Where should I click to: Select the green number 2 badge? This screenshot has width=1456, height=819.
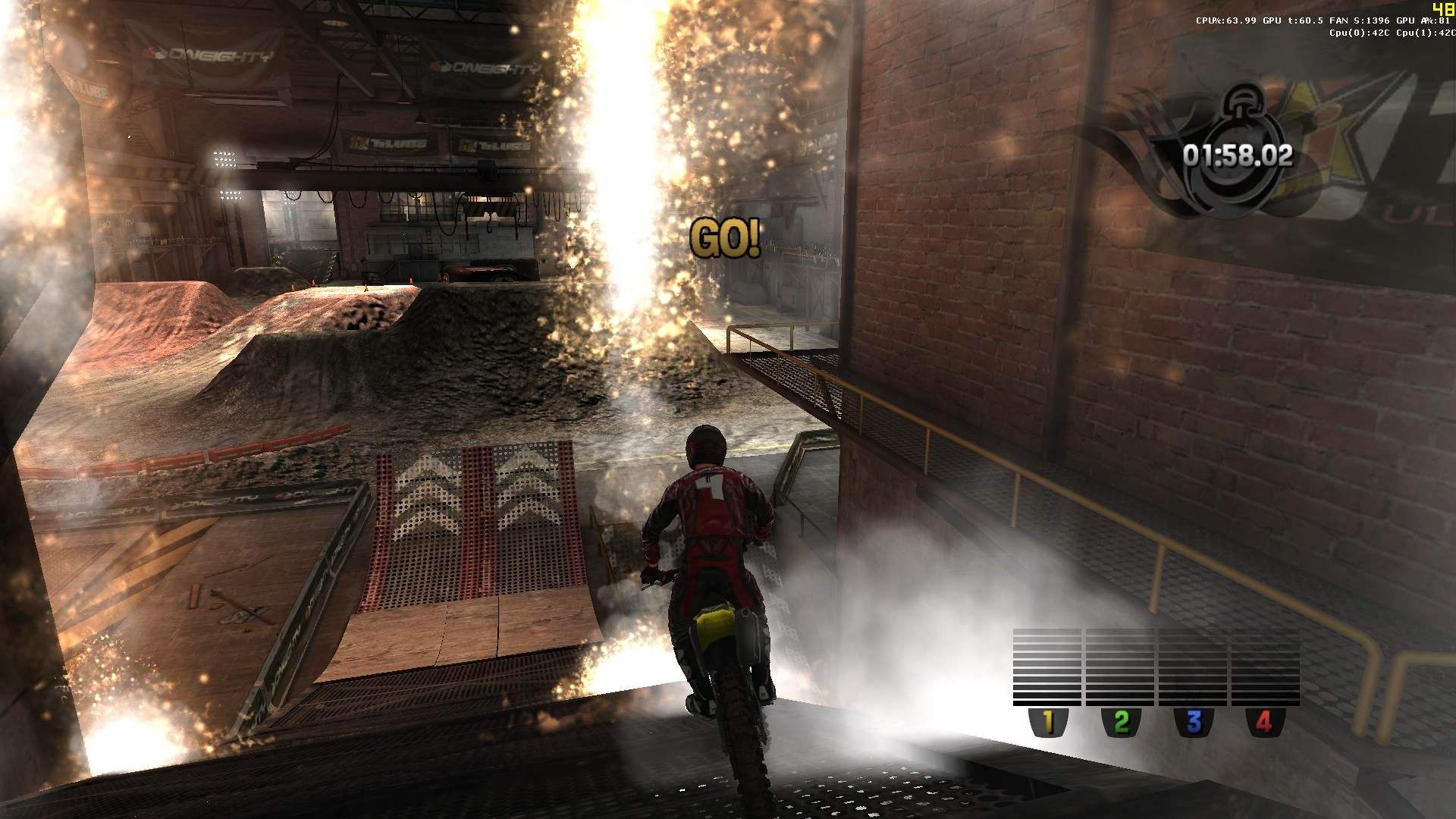tap(1121, 722)
